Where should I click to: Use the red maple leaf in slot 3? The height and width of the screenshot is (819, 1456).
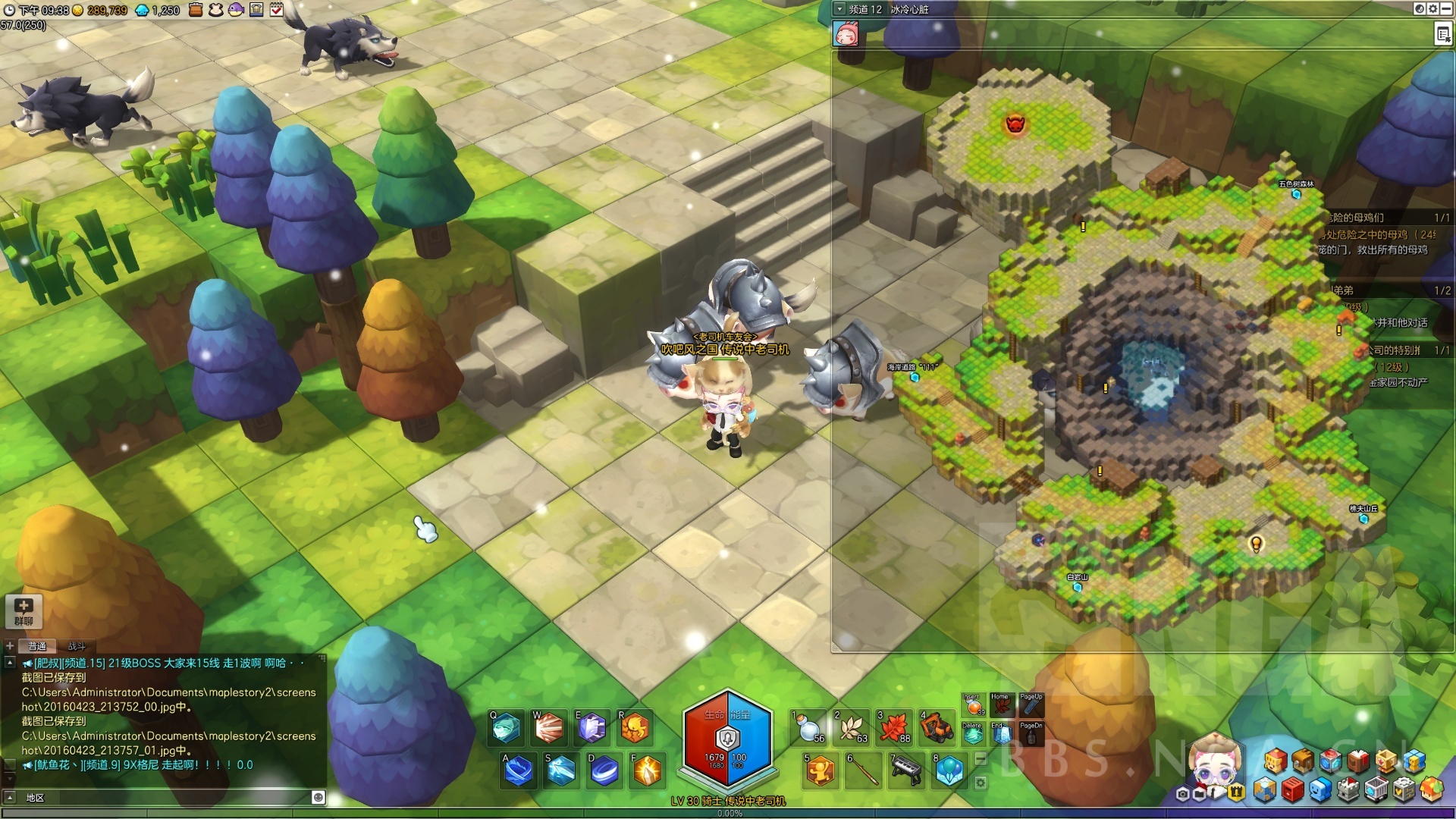coord(894,728)
